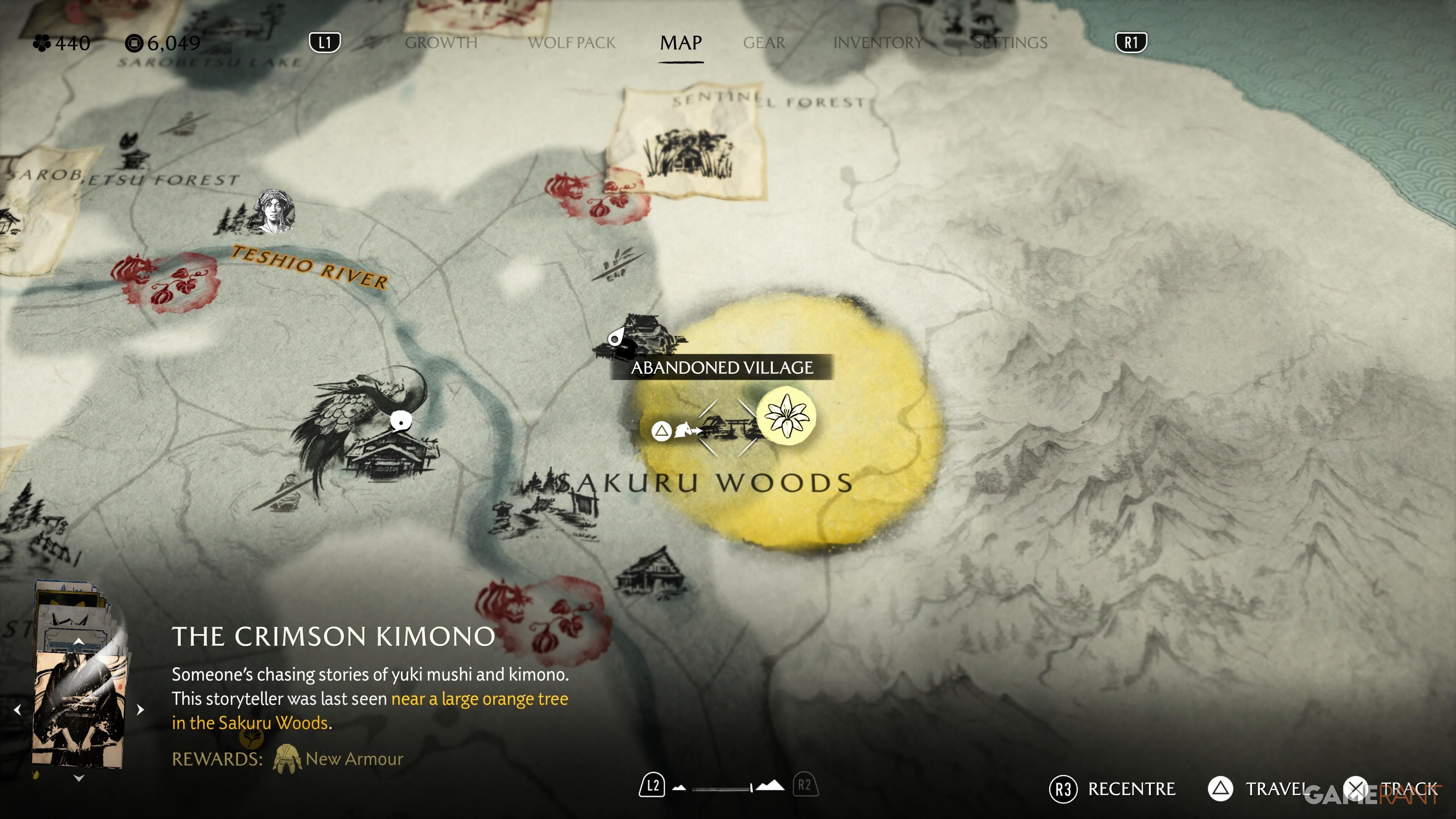1456x819 pixels.
Task: Go to the Gear tab
Action: [x=764, y=43]
